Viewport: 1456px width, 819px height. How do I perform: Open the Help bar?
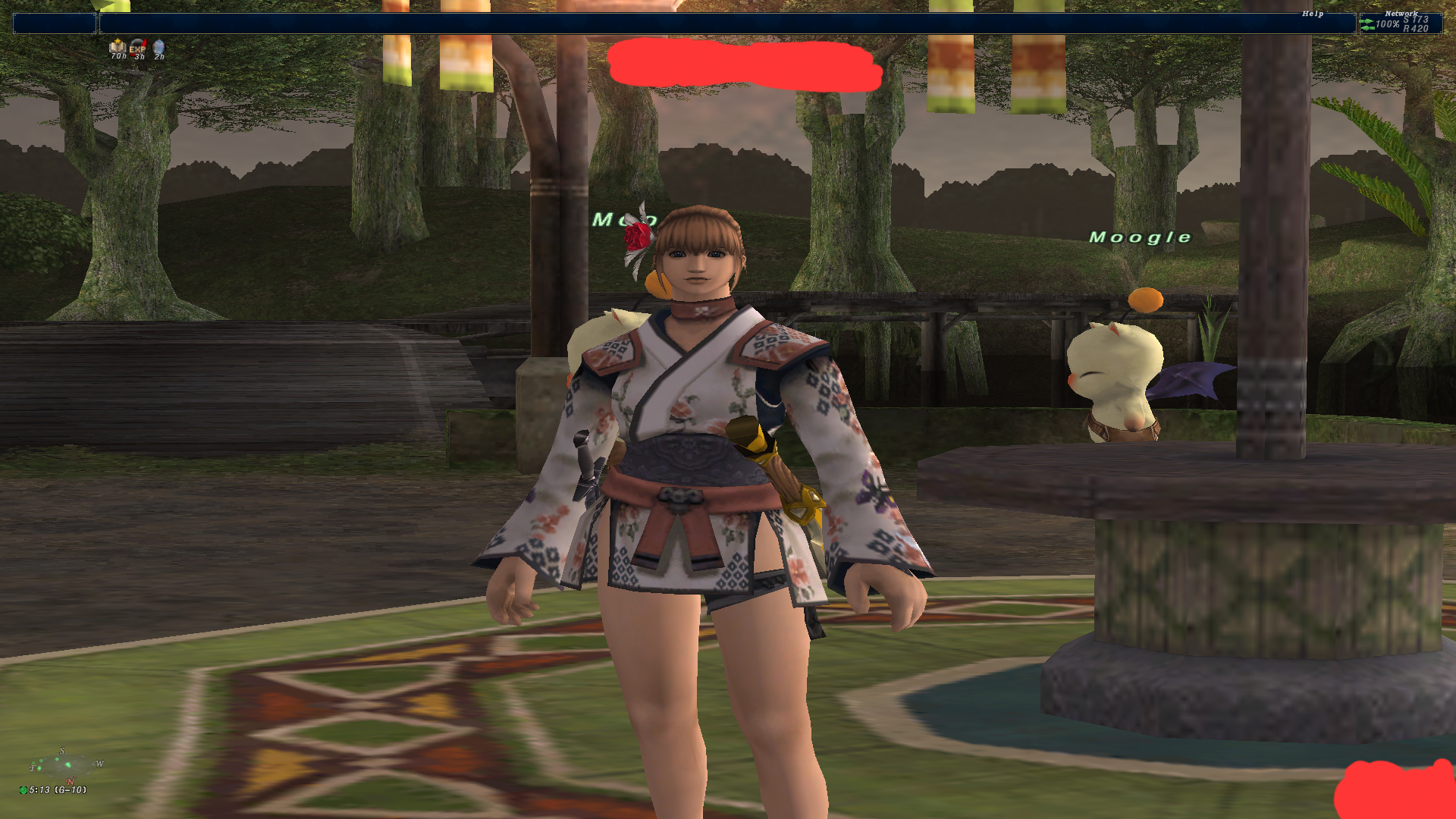pyautogui.click(x=726, y=24)
